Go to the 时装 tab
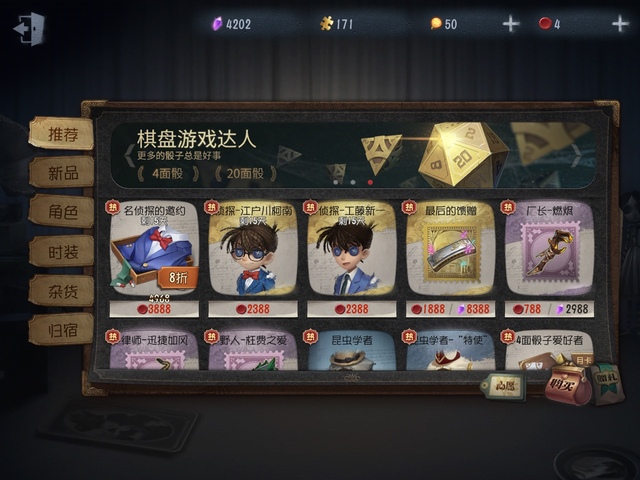The height and width of the screenshot is (480, 640). pyautogui.click(x=60, y=250)
